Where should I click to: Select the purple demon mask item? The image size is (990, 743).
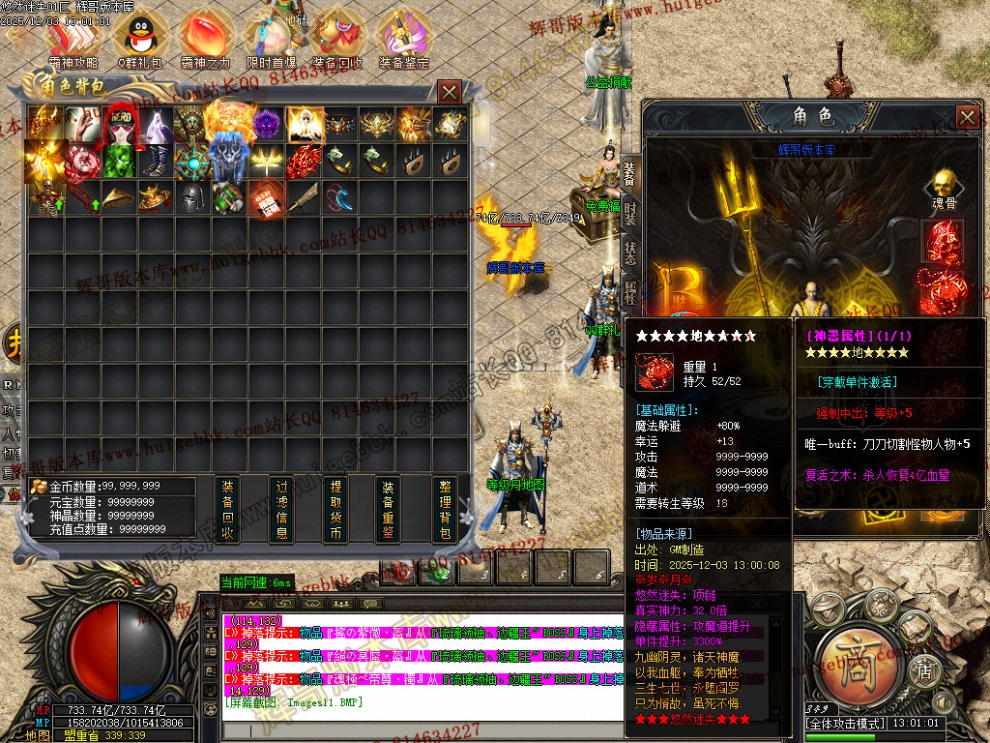click(267, 124)
